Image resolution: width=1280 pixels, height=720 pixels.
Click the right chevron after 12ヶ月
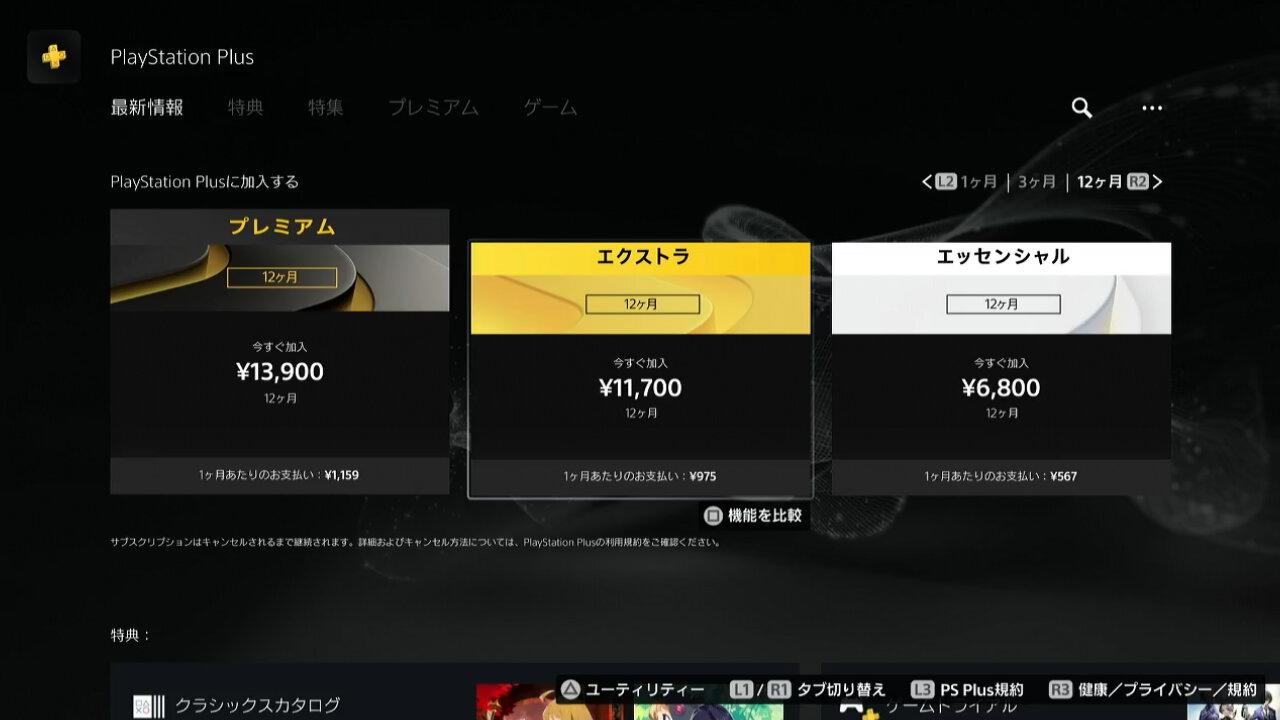1157,181
